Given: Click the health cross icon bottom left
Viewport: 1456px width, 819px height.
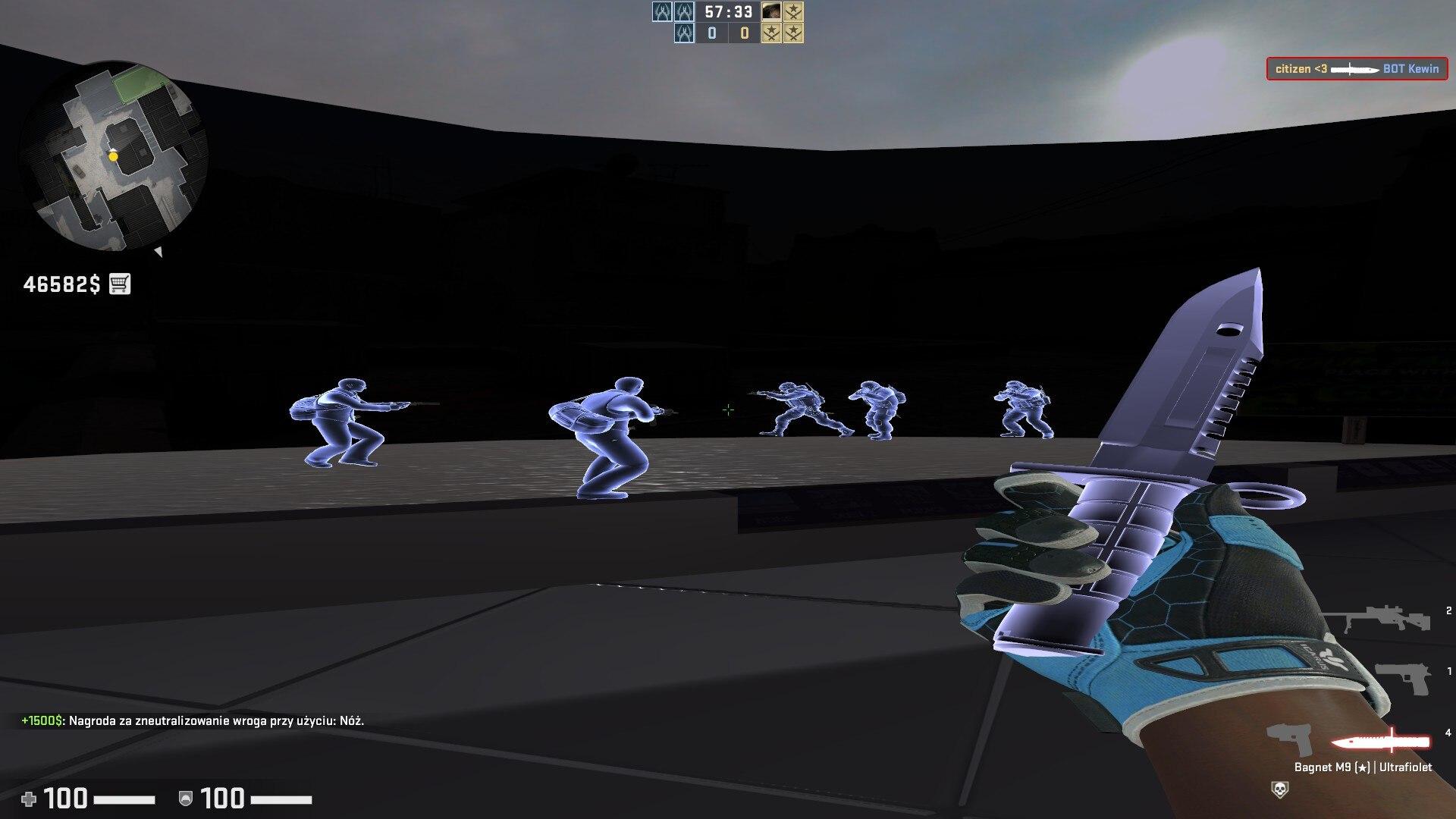Looking at the screenshot, I should [27, 798].
